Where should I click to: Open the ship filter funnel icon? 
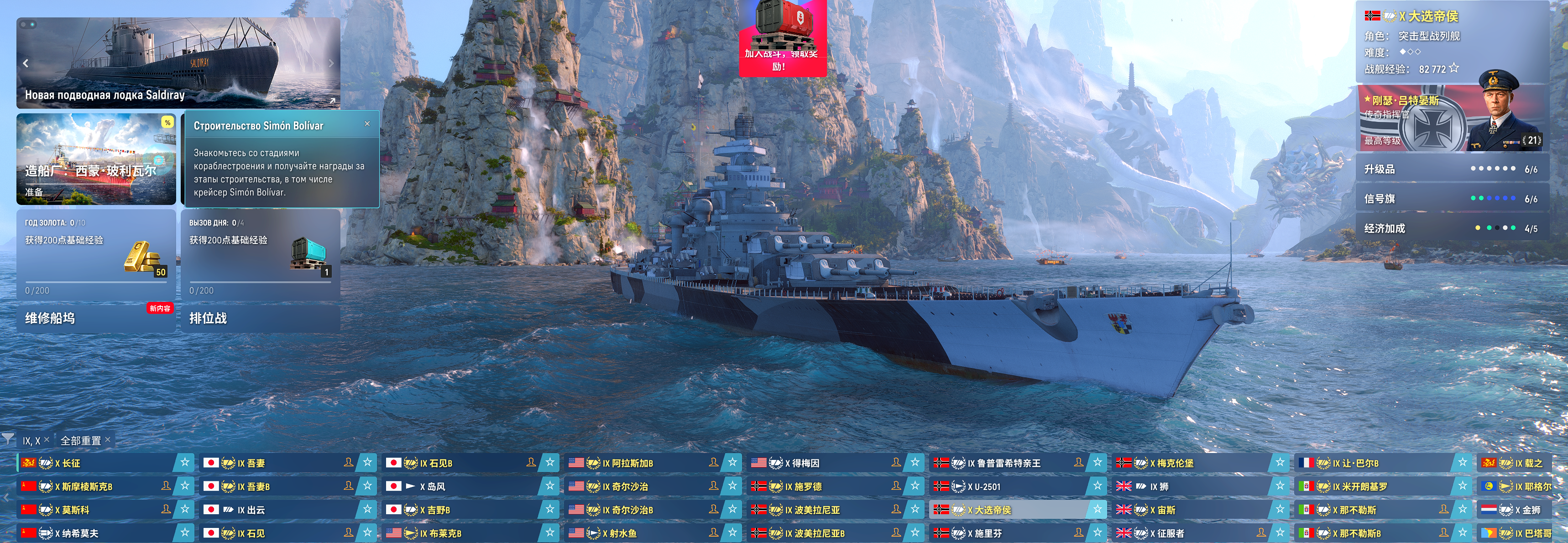(8, 439)
